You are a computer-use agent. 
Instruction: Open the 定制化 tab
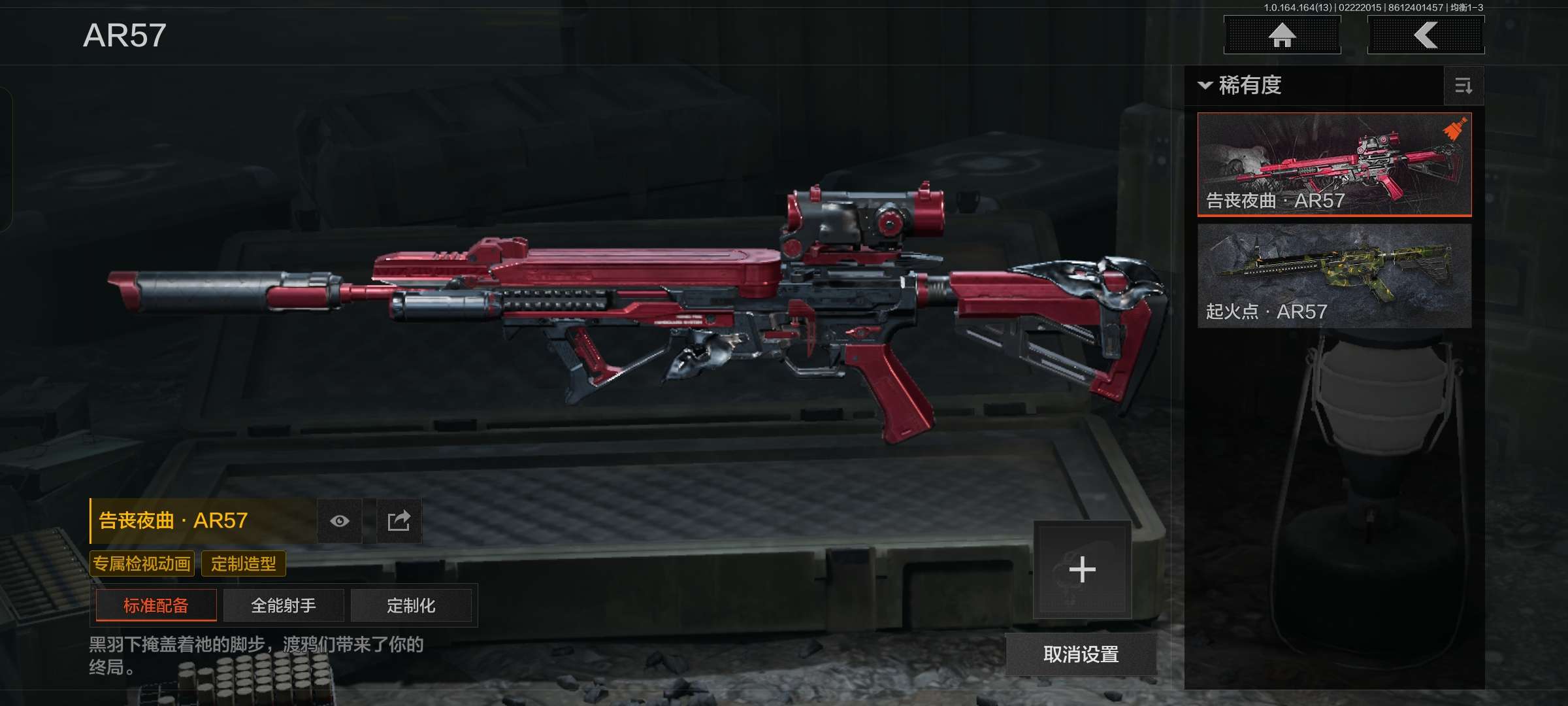(x=411, y=605)
